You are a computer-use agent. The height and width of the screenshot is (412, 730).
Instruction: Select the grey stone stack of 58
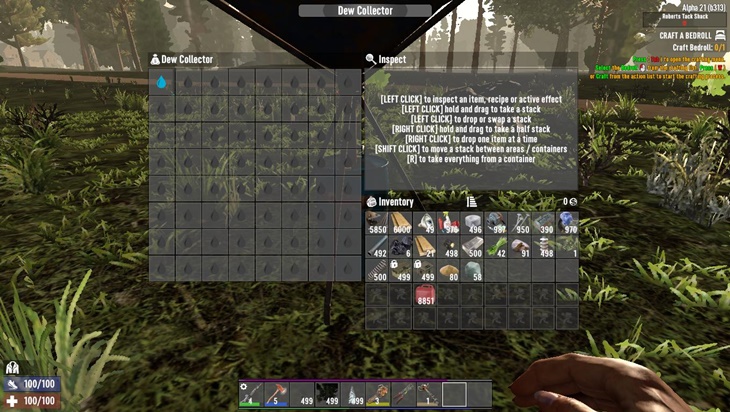[472, 270]
